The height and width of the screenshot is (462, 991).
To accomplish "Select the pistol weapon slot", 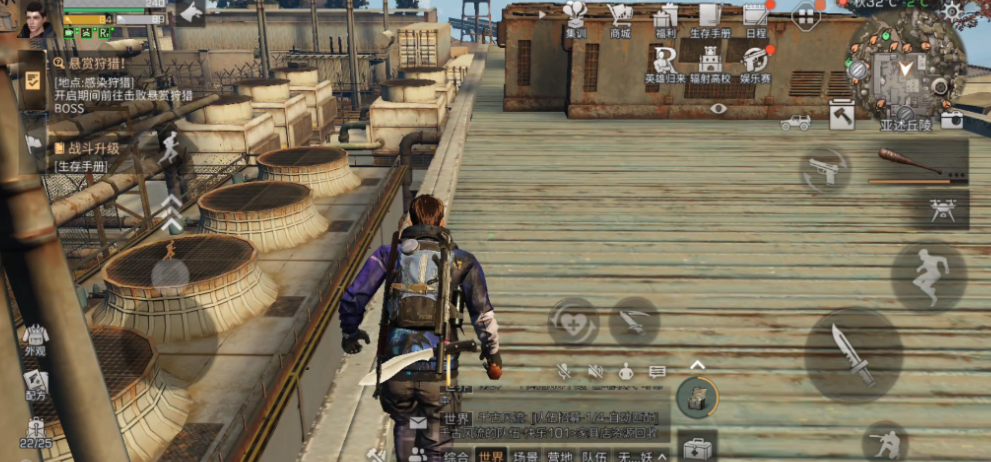I will coord(824,168).
